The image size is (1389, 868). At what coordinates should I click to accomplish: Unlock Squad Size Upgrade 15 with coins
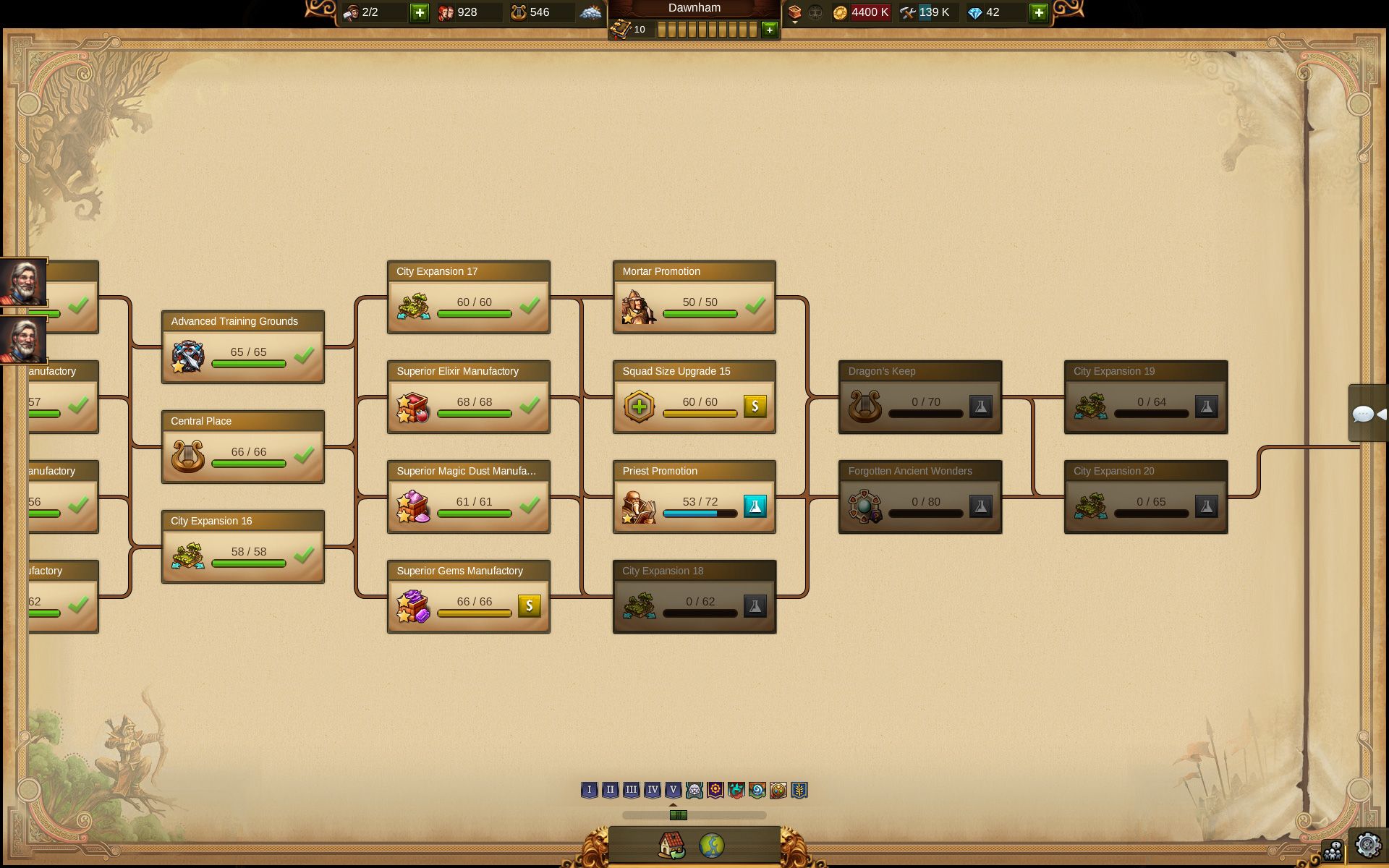[x=755, y=406]
